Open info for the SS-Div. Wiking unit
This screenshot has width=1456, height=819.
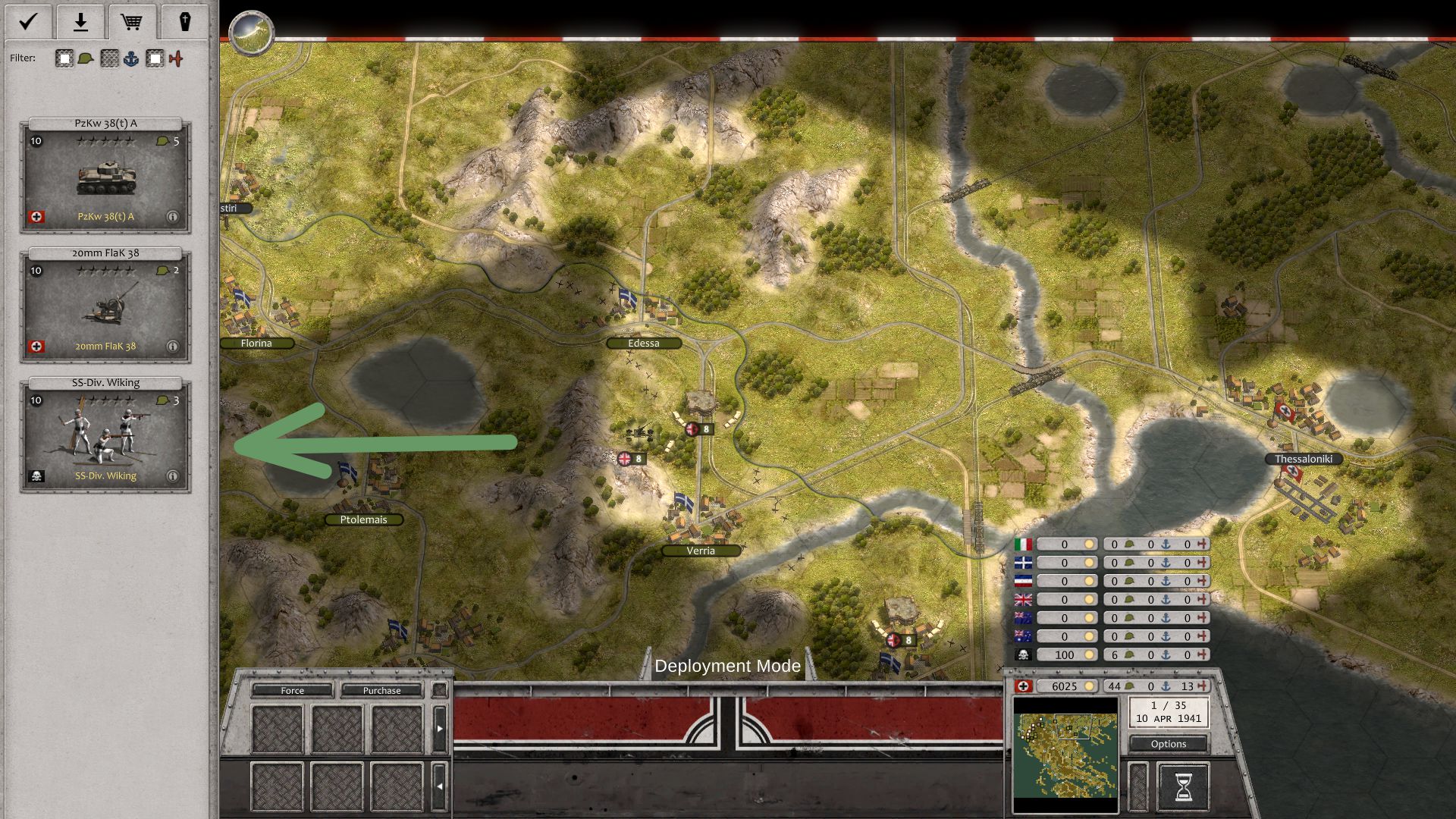172,475
